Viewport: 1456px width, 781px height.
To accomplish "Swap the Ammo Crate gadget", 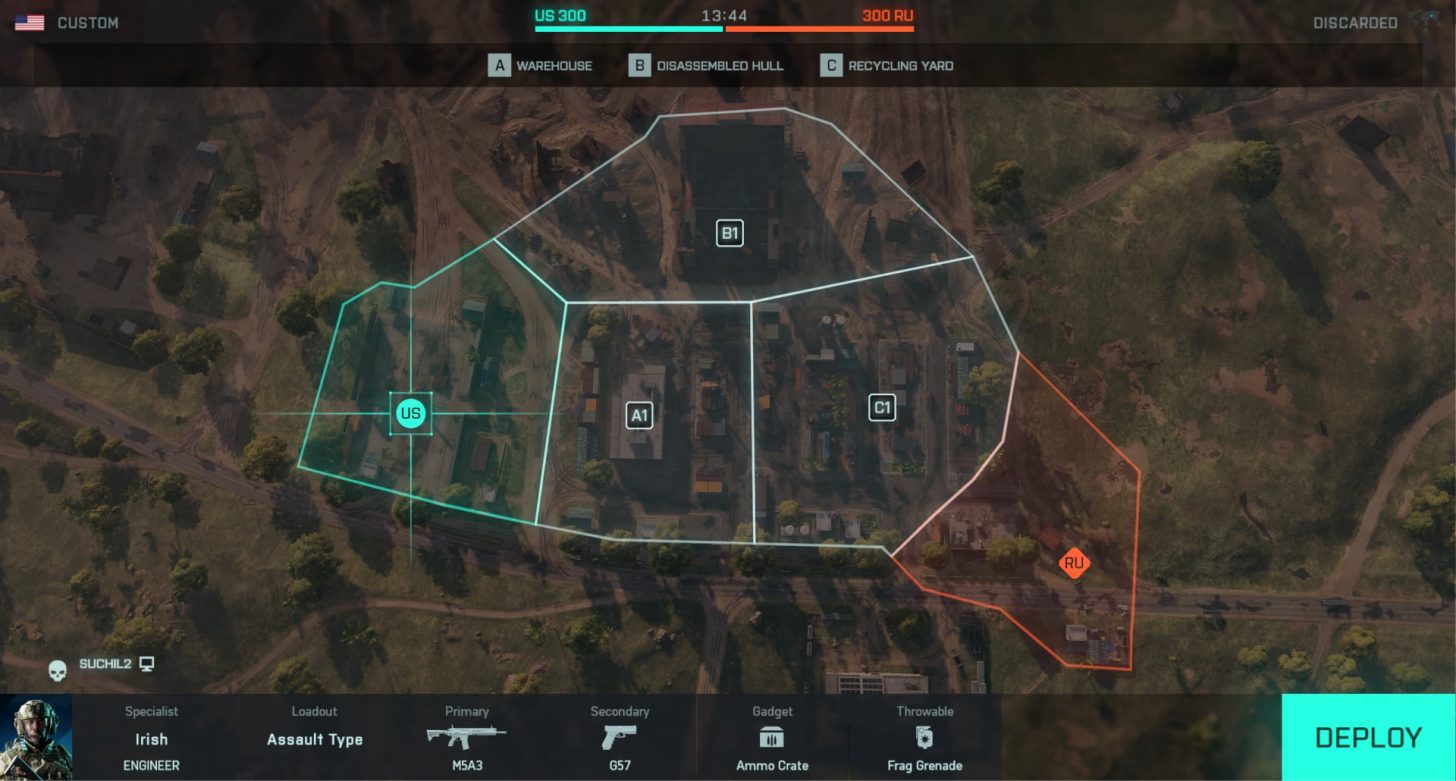I will pos(772,739).
